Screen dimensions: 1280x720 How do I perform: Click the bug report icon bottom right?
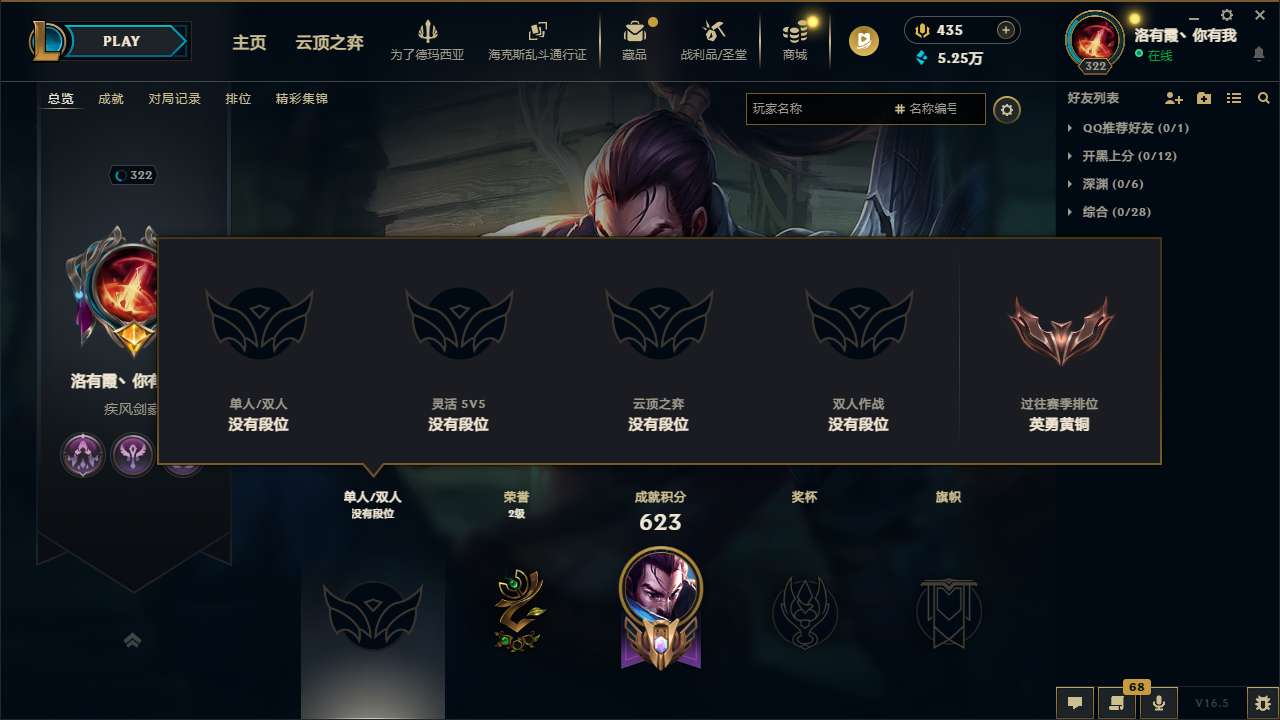pos(1264,702)
